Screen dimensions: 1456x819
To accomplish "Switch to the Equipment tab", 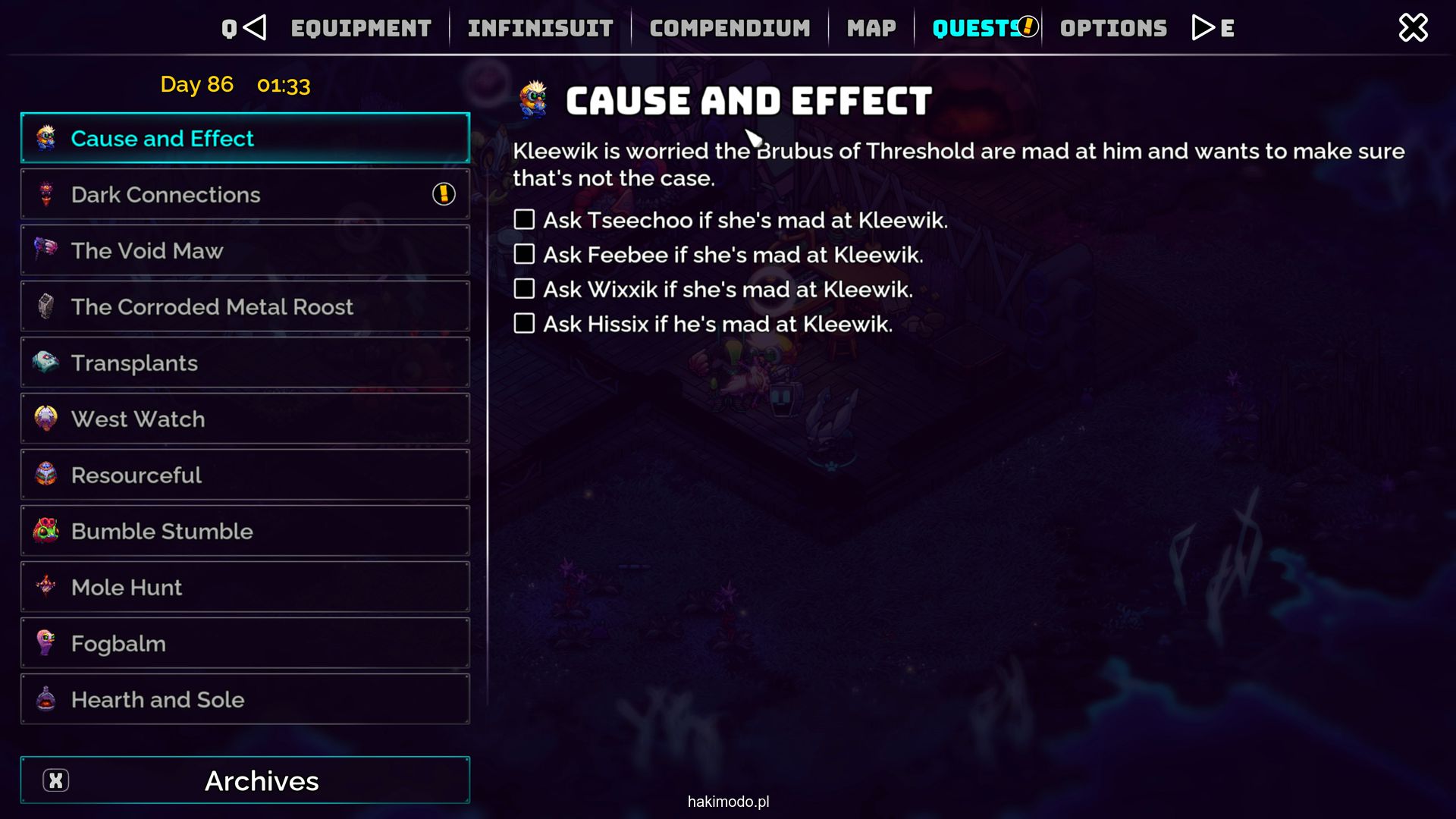I will pos(361,29).
